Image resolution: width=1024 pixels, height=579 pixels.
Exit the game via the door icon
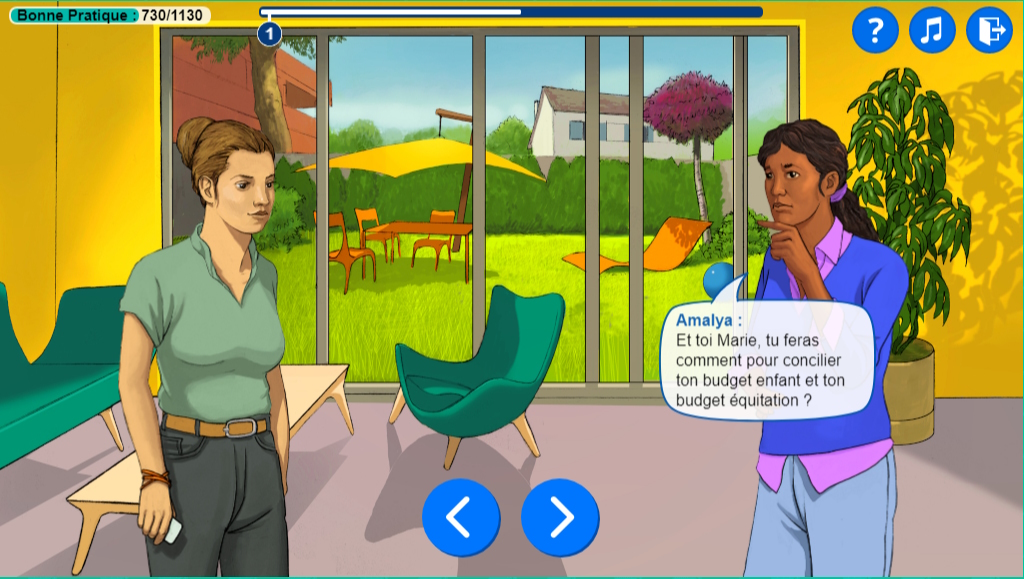tap(989, 31)
